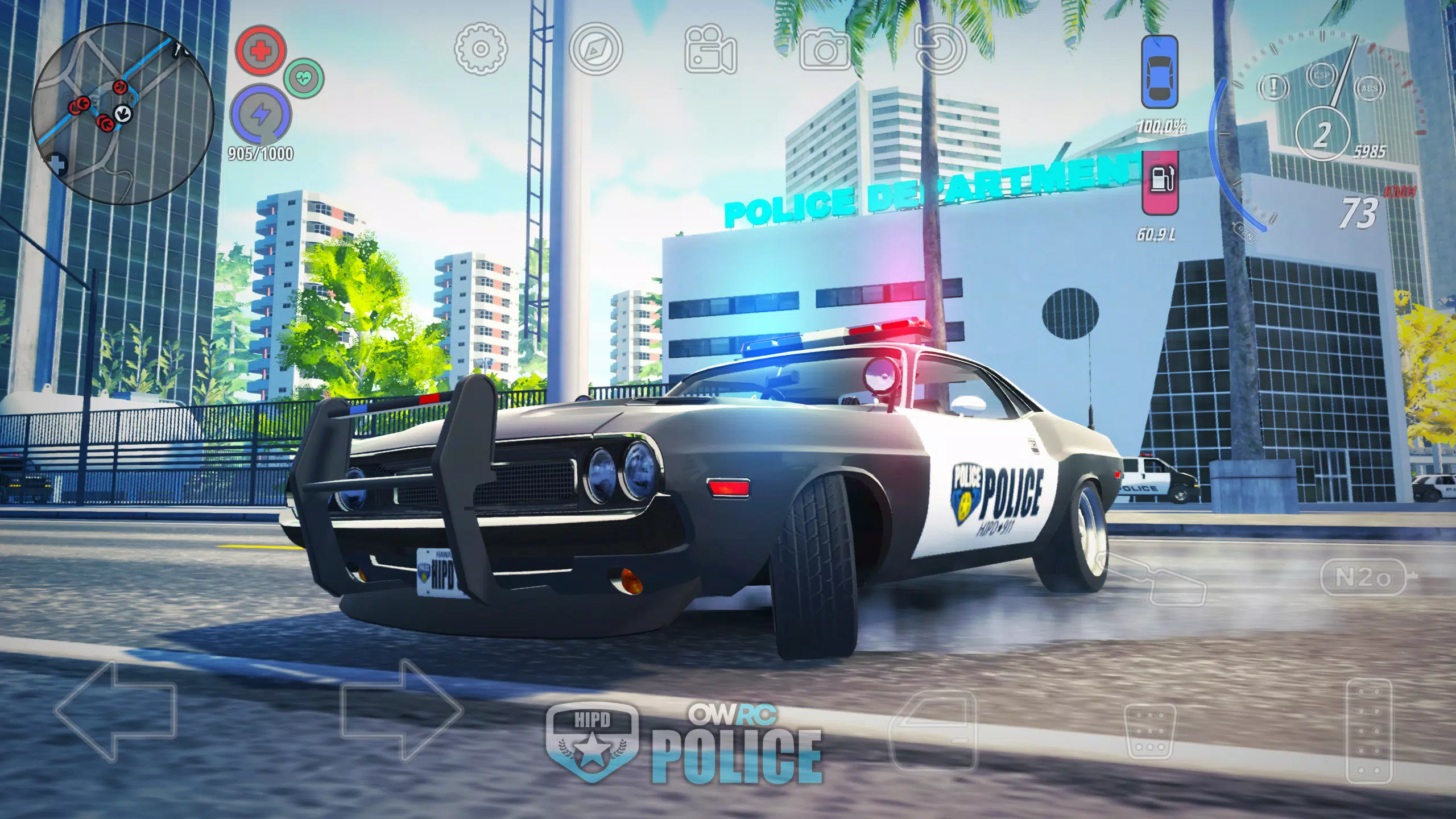Take a screenshot with the camera icon
The height and width of the screenshot is (819, 1456).
click(x=826, y=50)
